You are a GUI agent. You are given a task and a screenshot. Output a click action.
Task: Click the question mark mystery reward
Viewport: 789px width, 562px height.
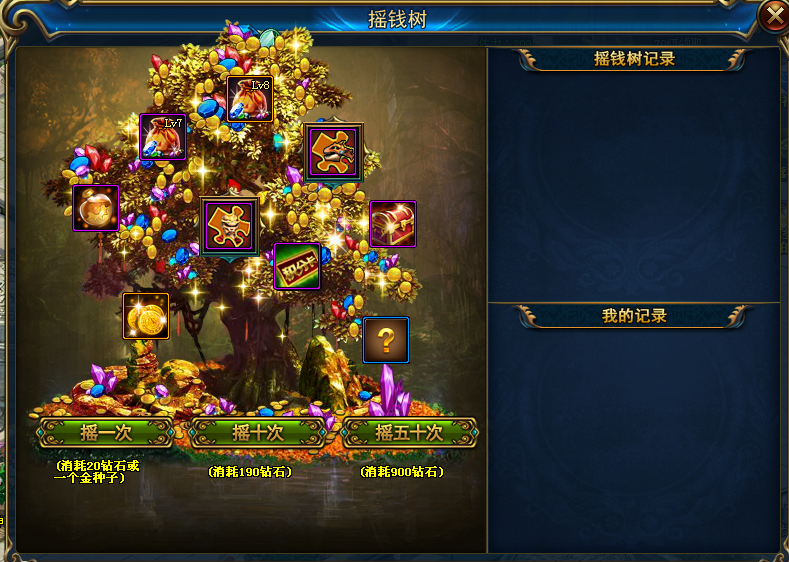(x=386, y=340)
